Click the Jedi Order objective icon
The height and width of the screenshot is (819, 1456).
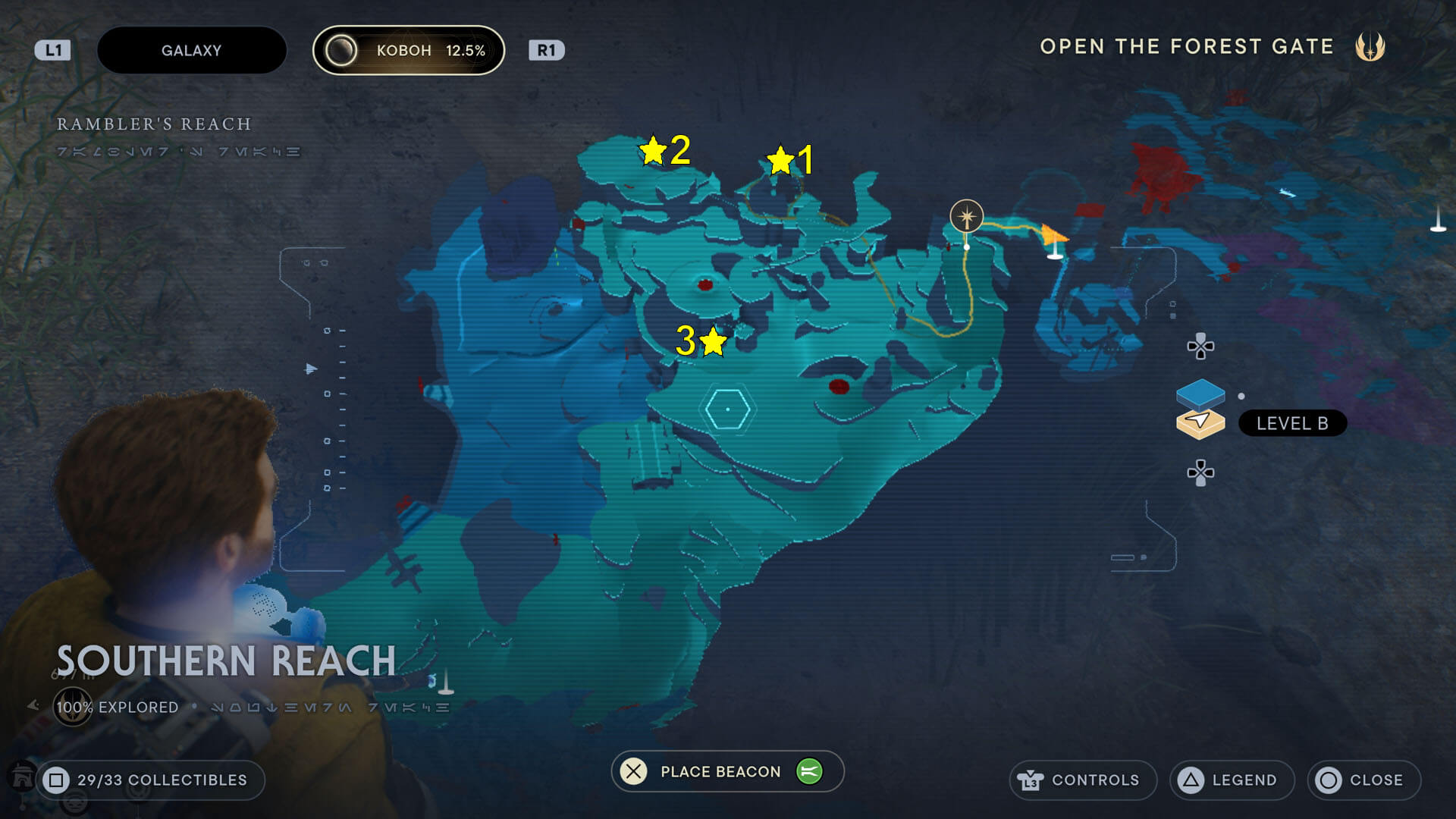coord(1371,46)
